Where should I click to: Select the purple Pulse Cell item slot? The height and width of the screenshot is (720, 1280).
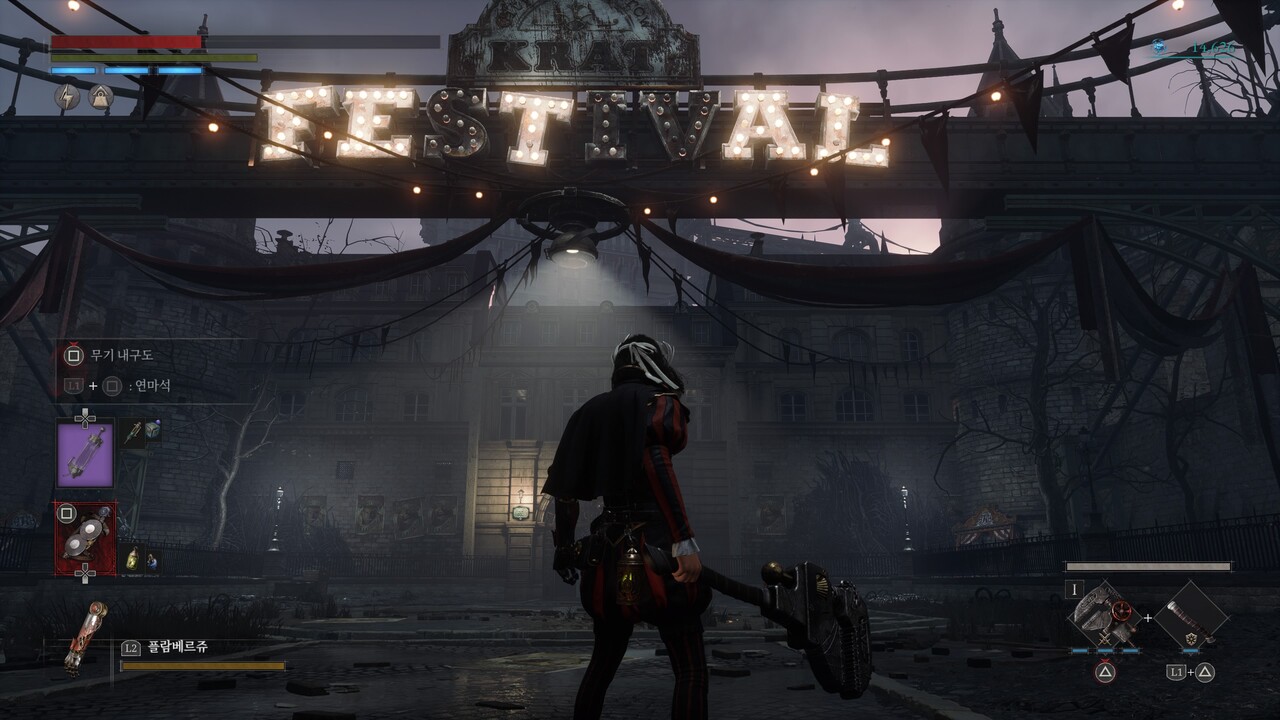pos(85,455)
